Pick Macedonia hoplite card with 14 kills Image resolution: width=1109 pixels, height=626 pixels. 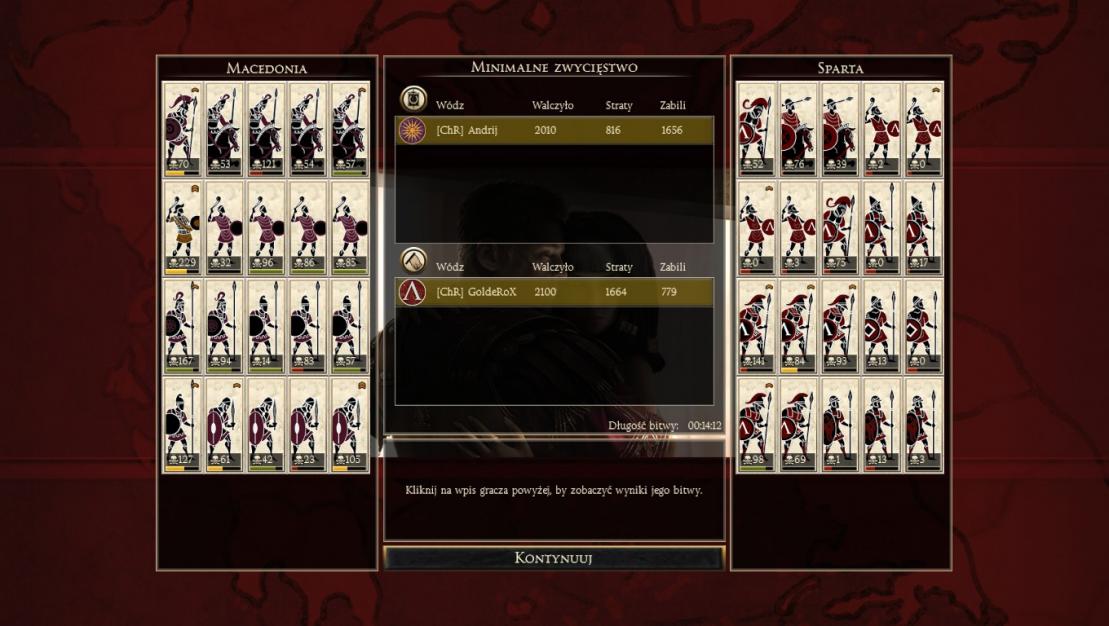click(x=266, y=326)
